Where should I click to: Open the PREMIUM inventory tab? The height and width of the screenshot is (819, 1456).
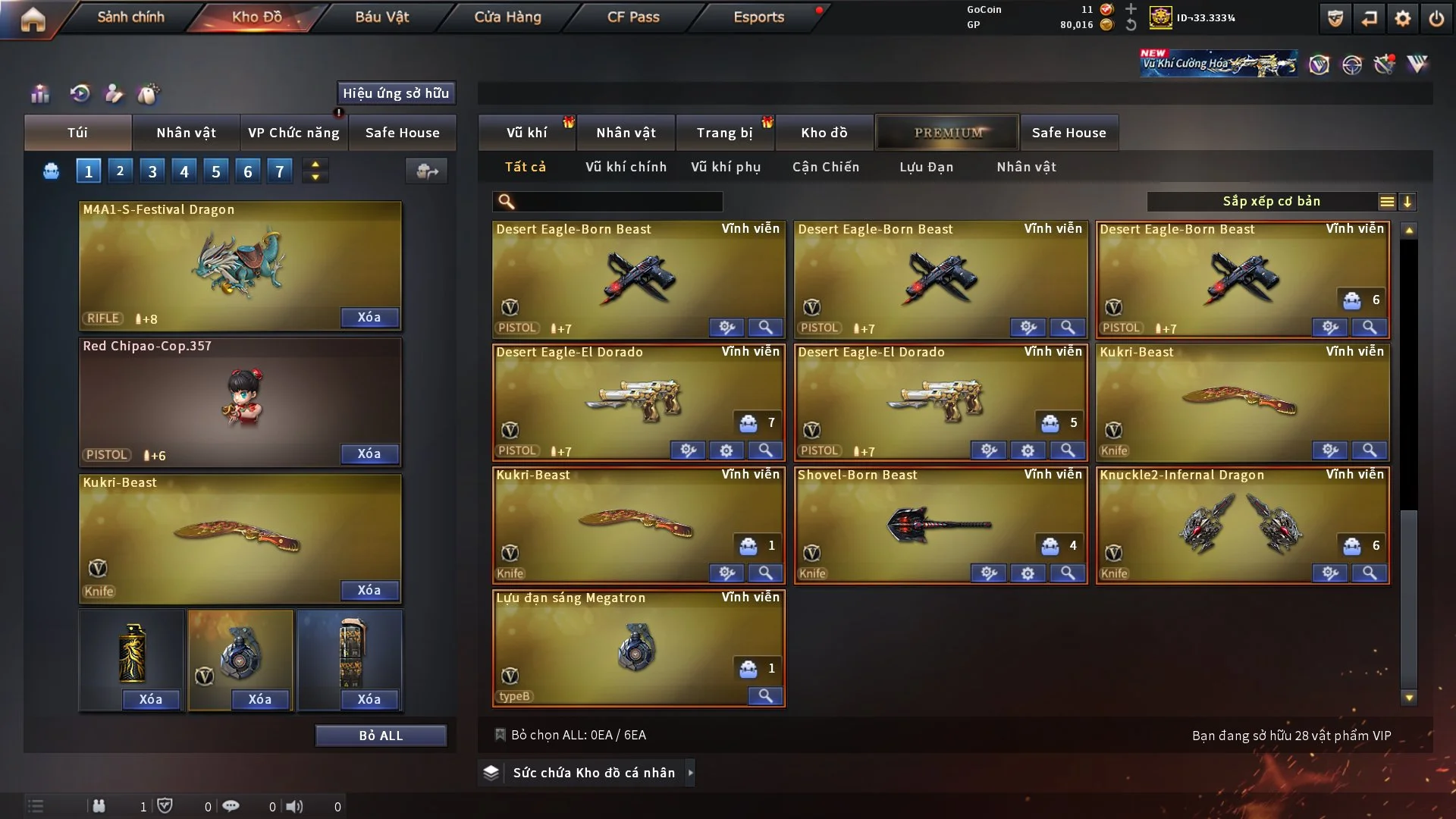point(947,133)
